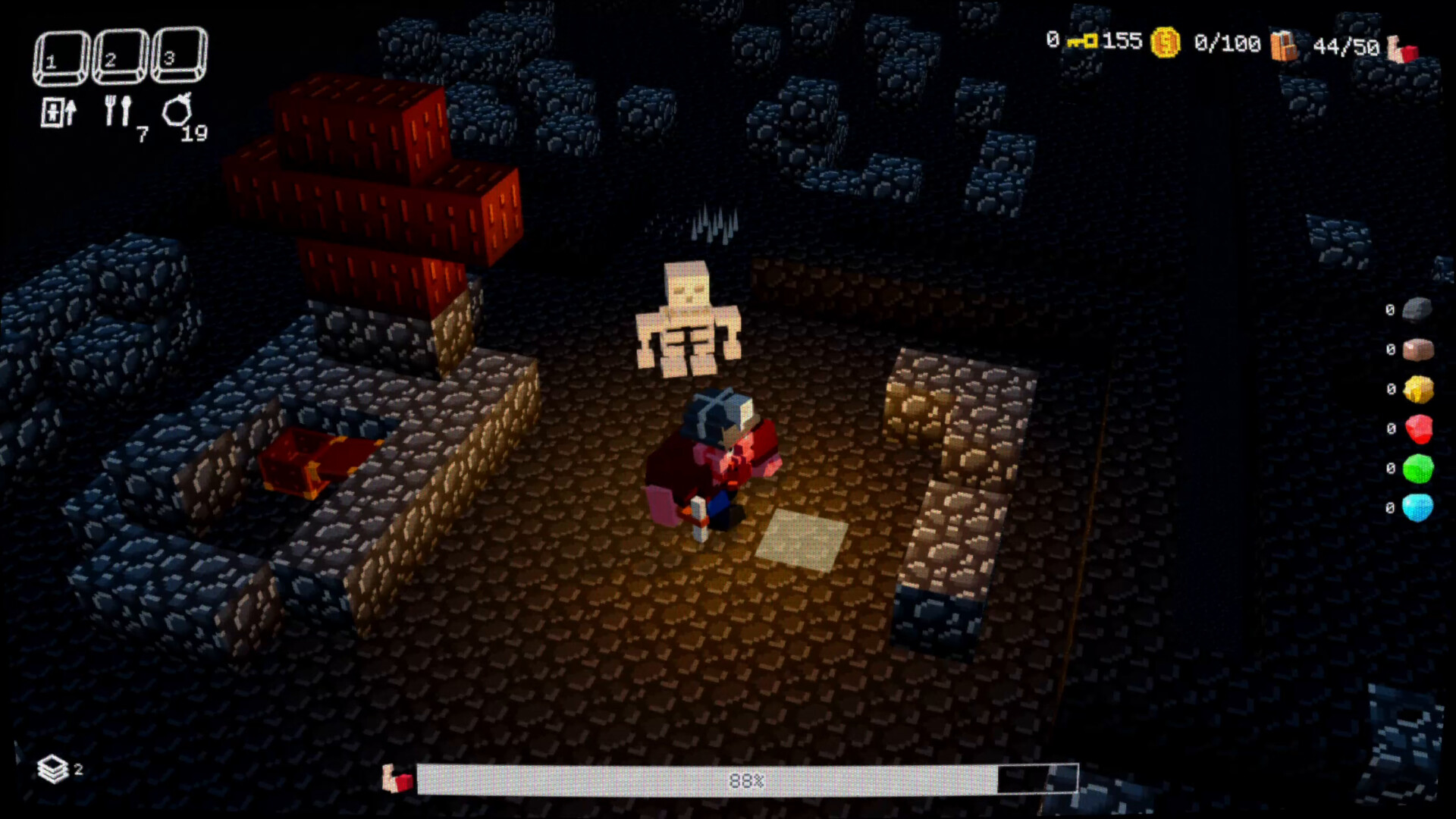The image size is (1456, 819).
Task: Click the golden key counter icon
Action: pyautogui.click(x=1084, y=42)
